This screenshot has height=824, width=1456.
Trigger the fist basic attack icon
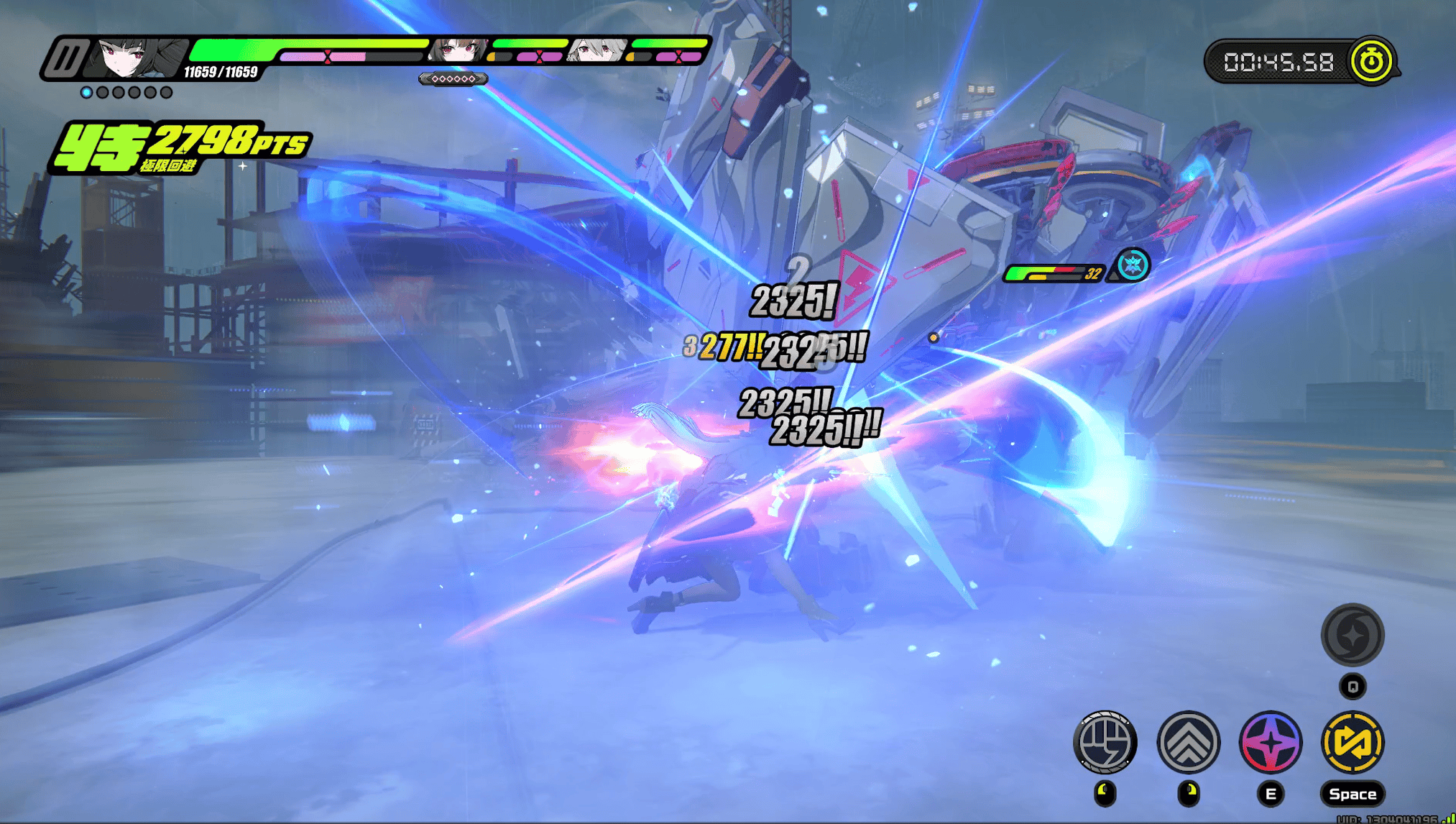[1105, 741]
